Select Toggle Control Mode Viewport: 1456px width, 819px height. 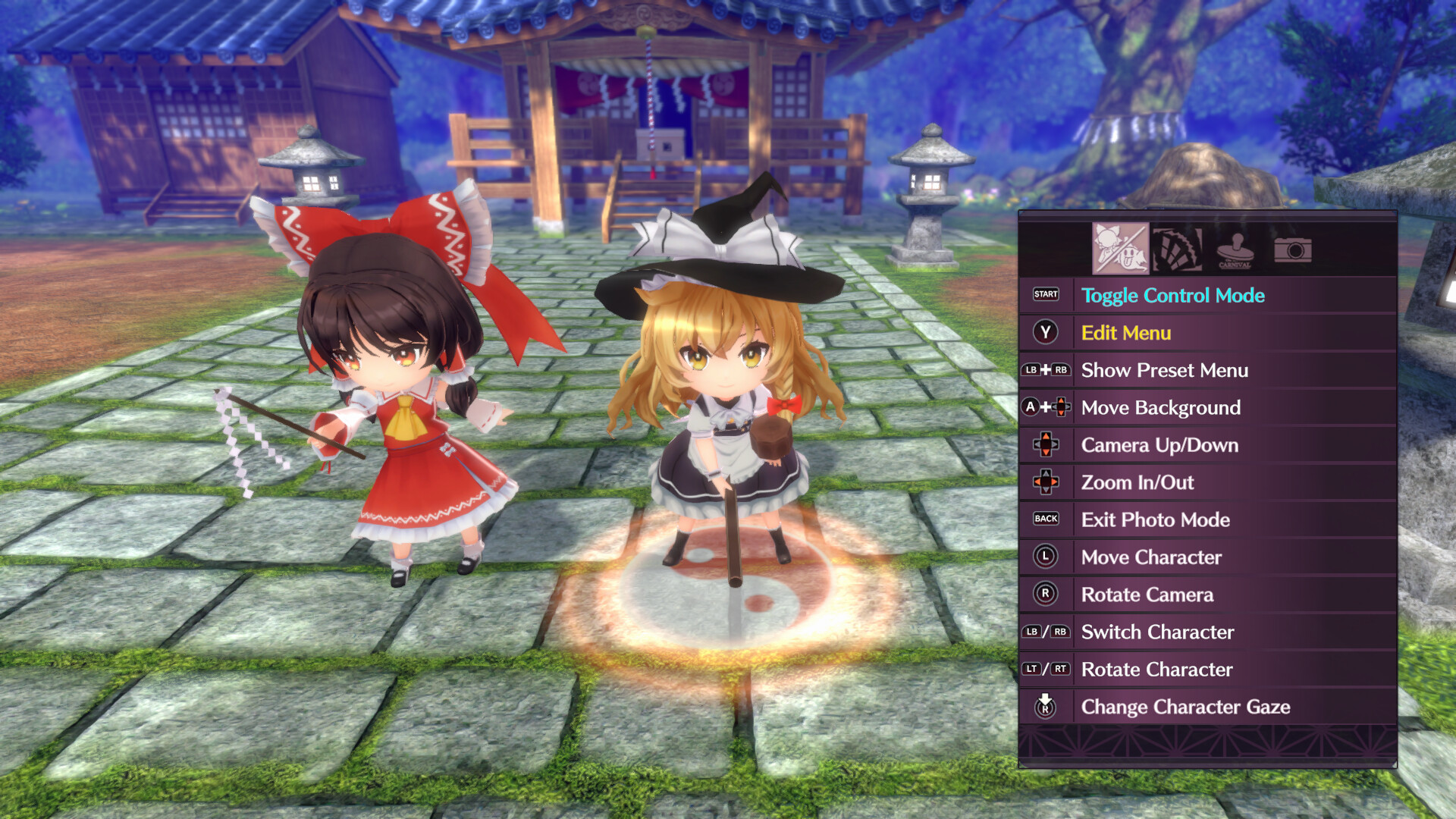click(x=1174, y=296)
